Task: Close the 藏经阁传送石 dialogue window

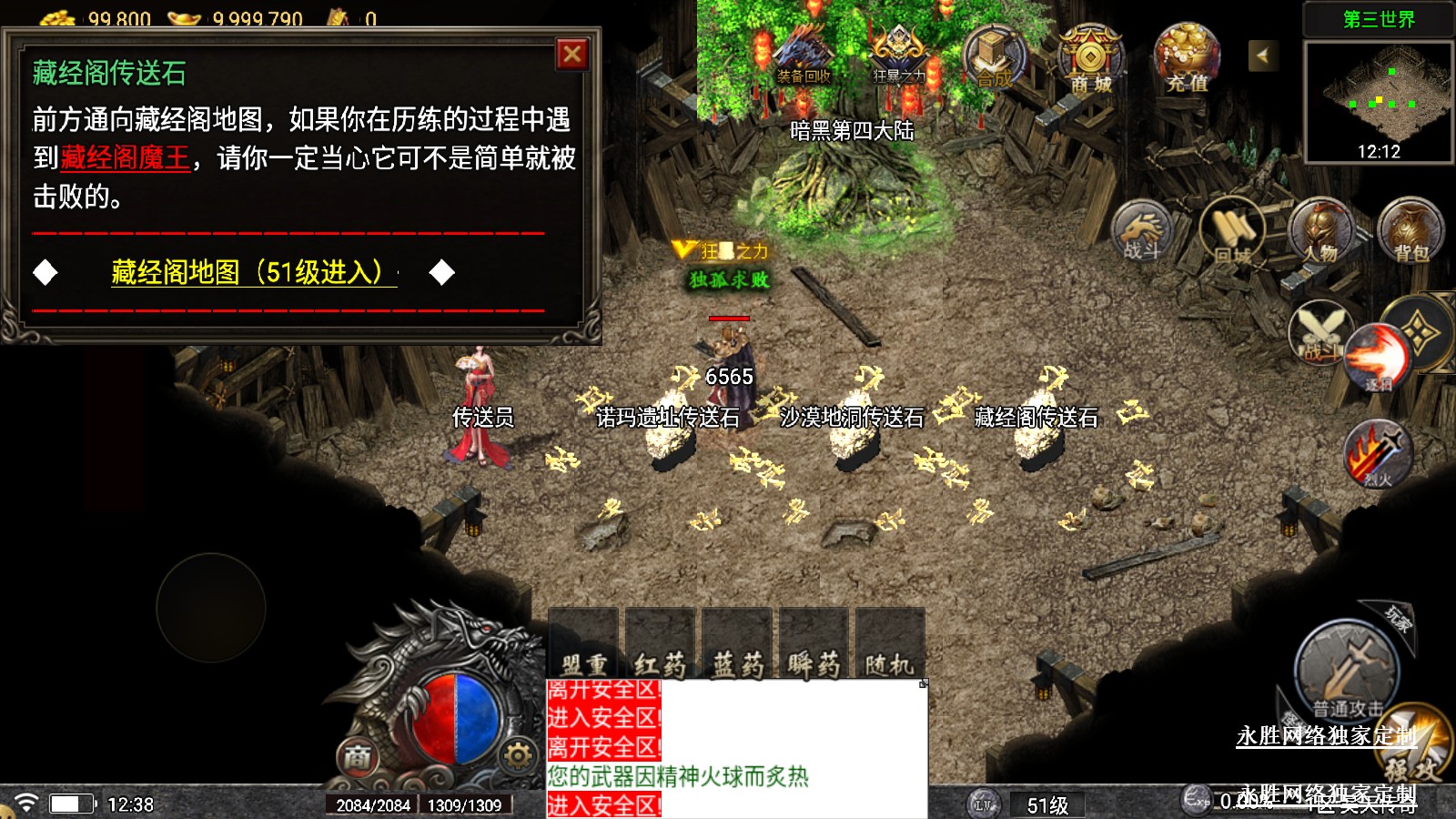Action: 572,55
